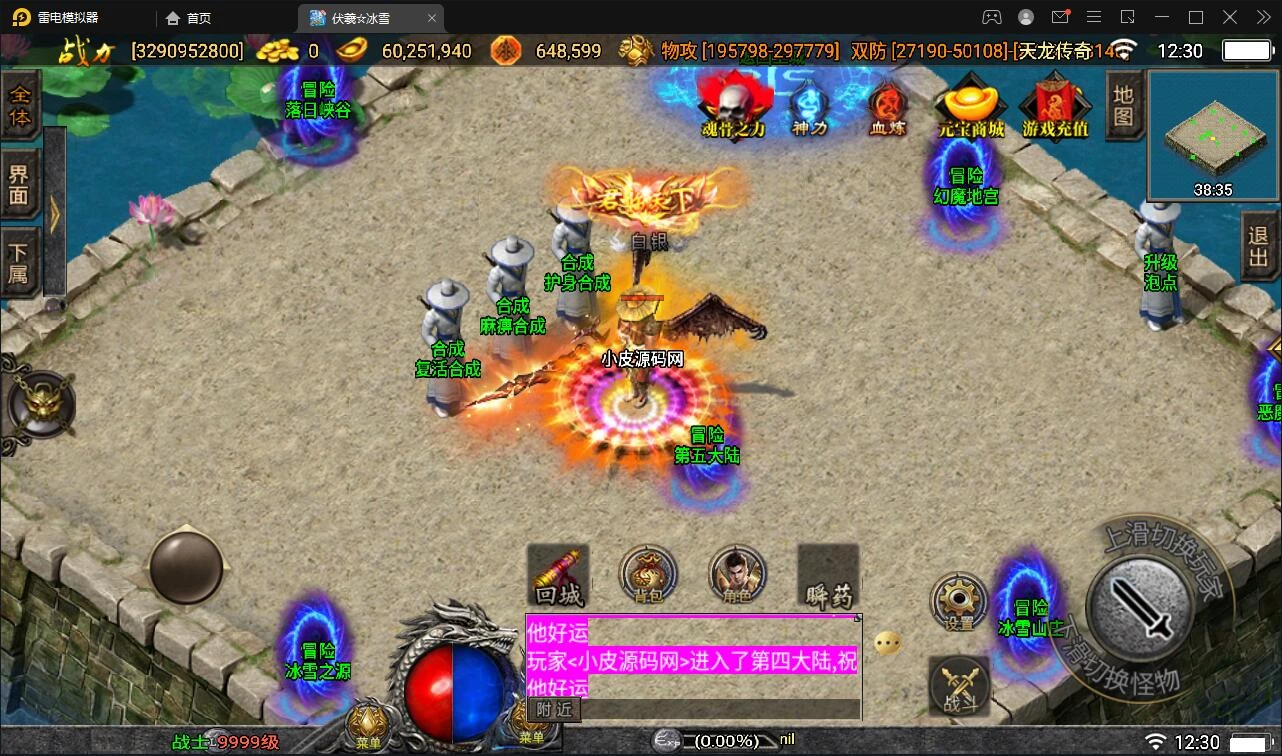The image size is (1282, 756).
Task: Select the 下属 side tab
Action: [x=20, y=262]
